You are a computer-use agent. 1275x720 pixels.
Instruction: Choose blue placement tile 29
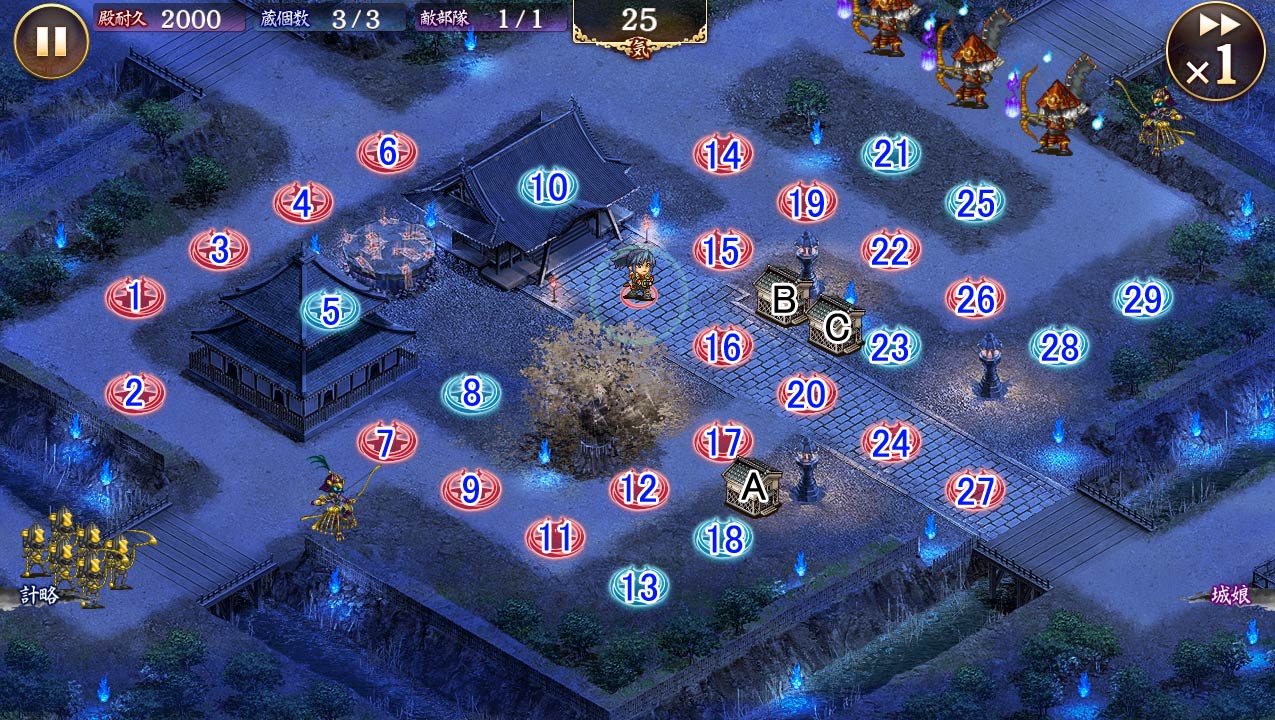(x=1142, y=298)
